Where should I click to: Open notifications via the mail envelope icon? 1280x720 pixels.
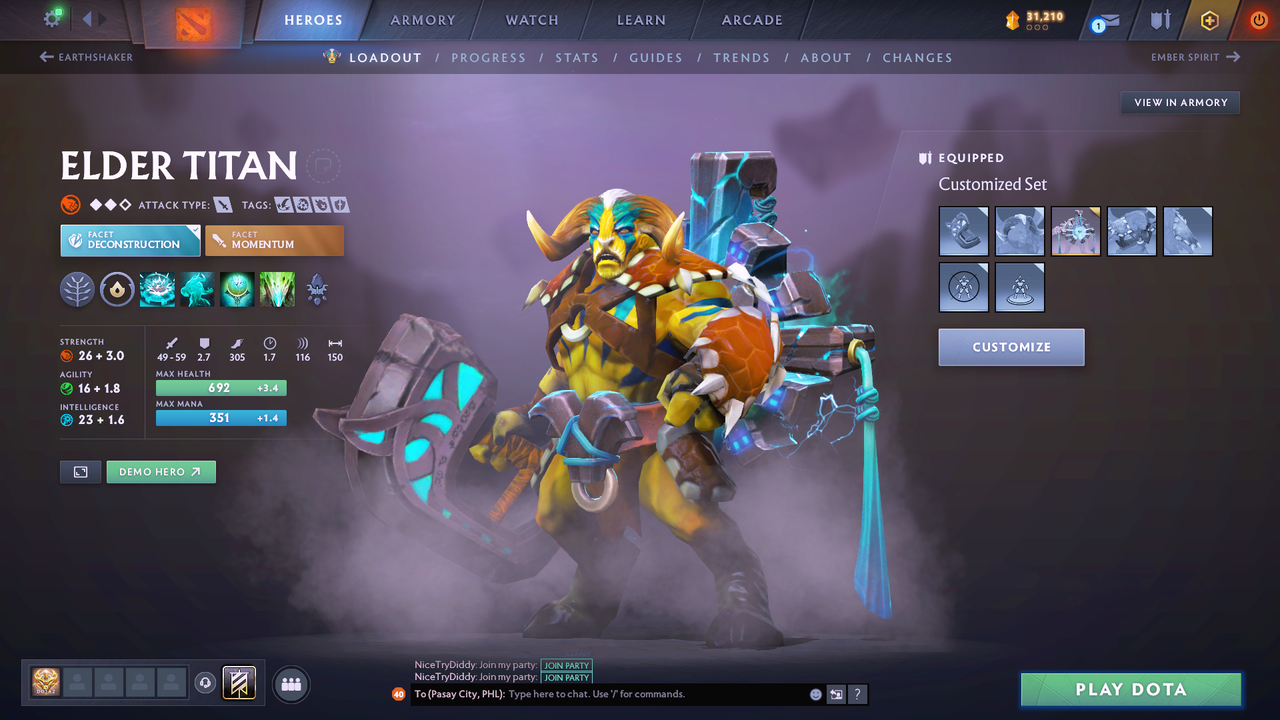click(1108, 20)
